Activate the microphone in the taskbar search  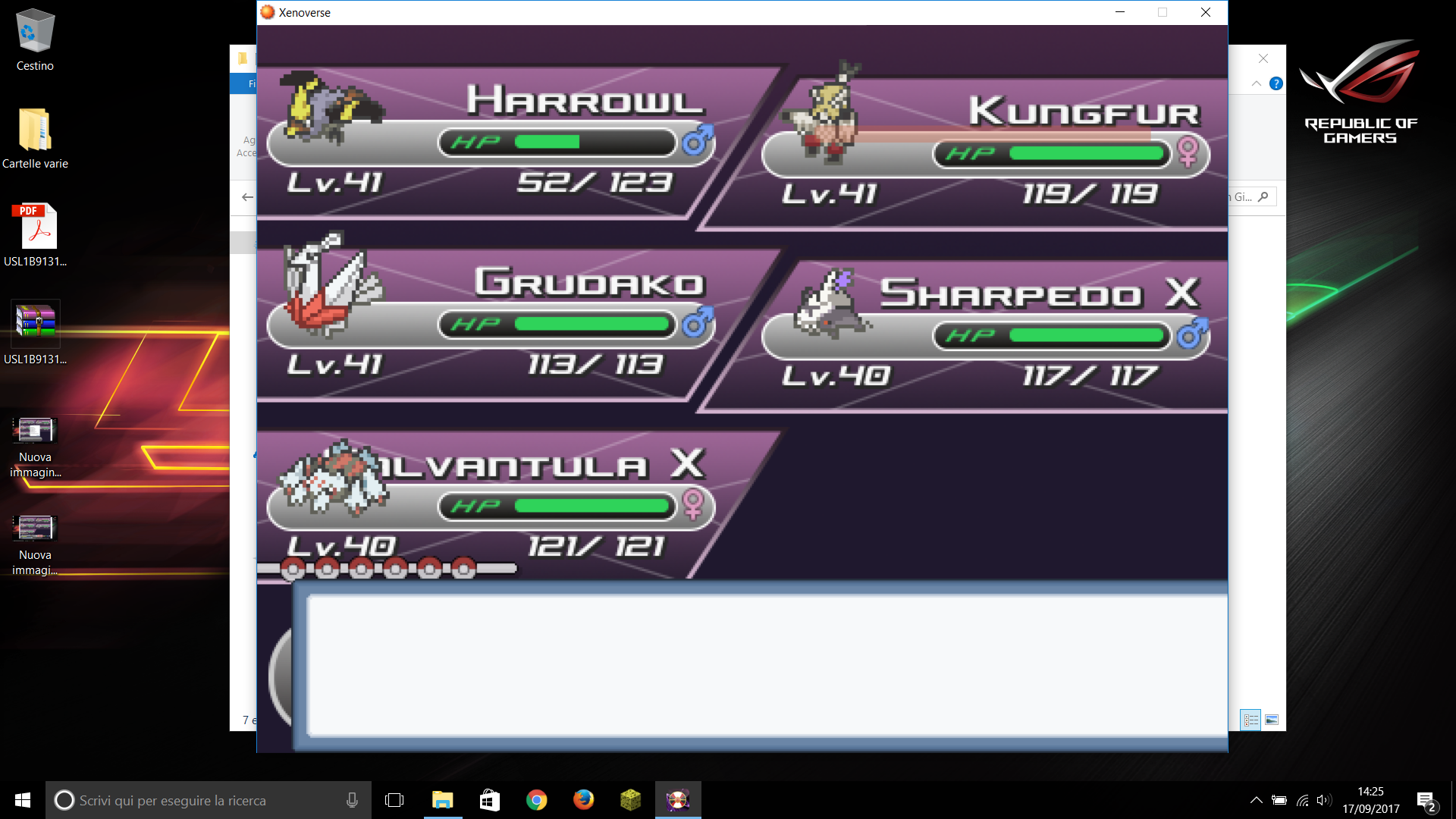351,800
